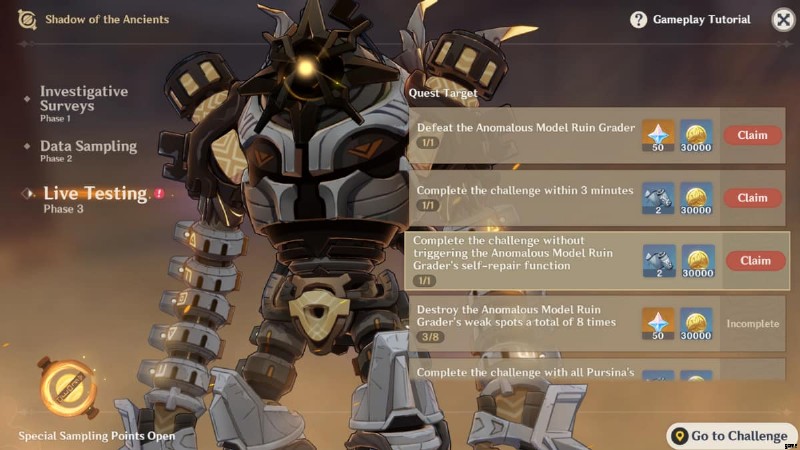Claim reward for defeating the Ruin Grader
The height and width of the screenshot is (450, 800).
click(752, 135)
